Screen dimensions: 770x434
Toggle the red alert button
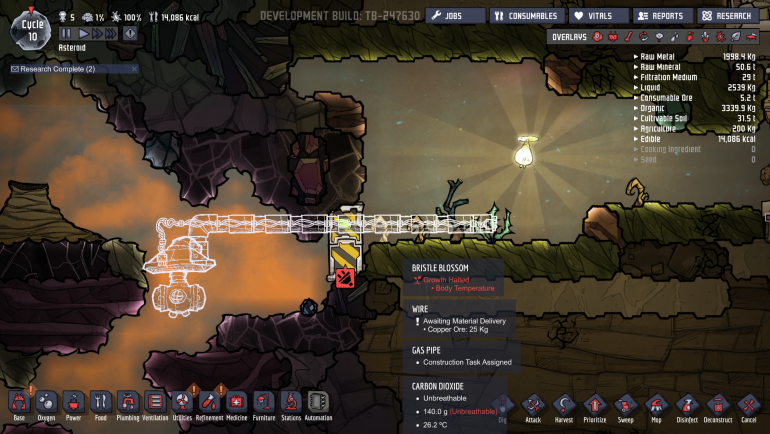coord(130,33)
